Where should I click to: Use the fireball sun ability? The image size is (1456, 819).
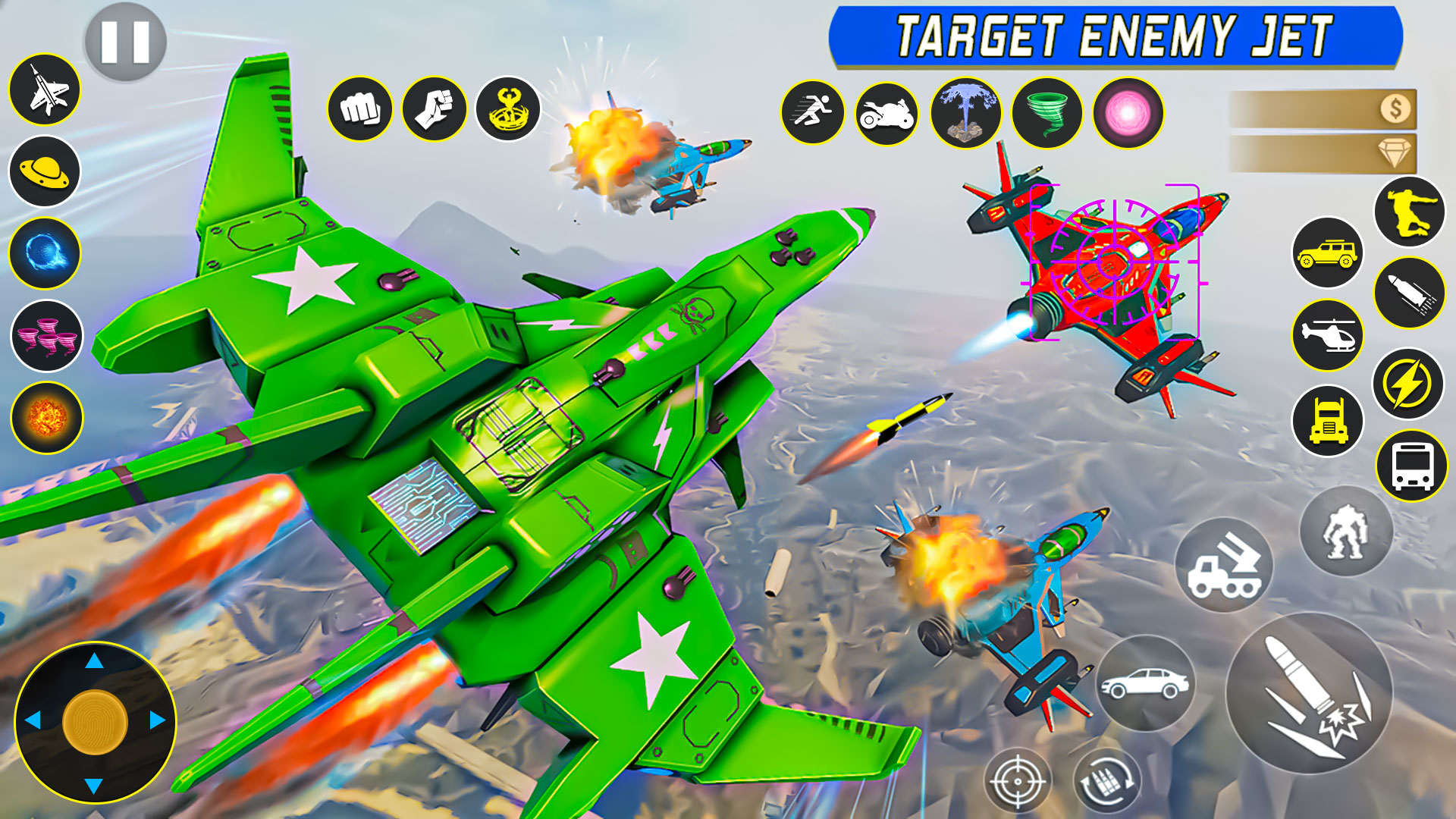46,418
